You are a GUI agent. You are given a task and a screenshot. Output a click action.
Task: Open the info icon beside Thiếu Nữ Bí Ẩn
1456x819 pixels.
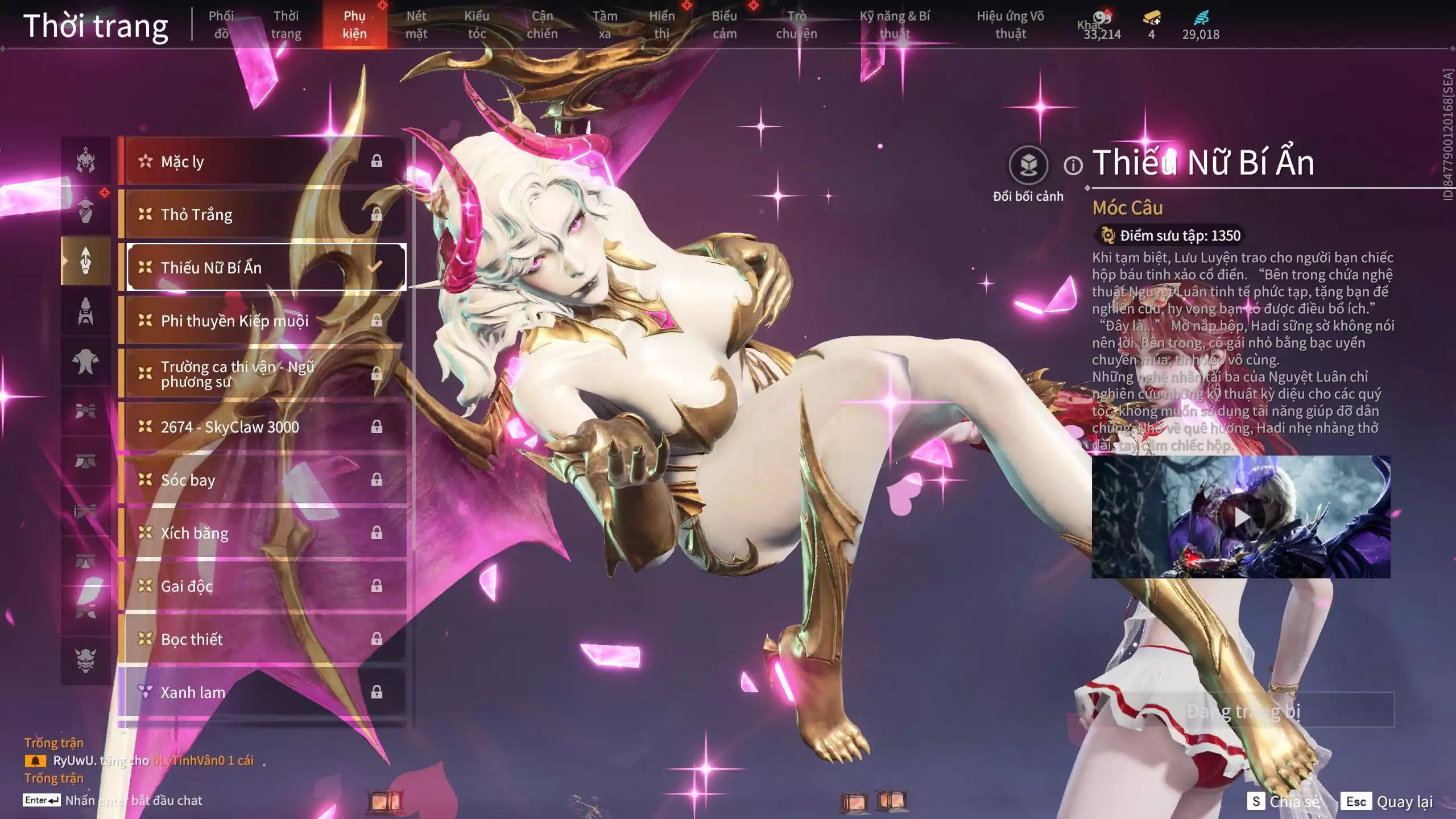pos(1073,166)
